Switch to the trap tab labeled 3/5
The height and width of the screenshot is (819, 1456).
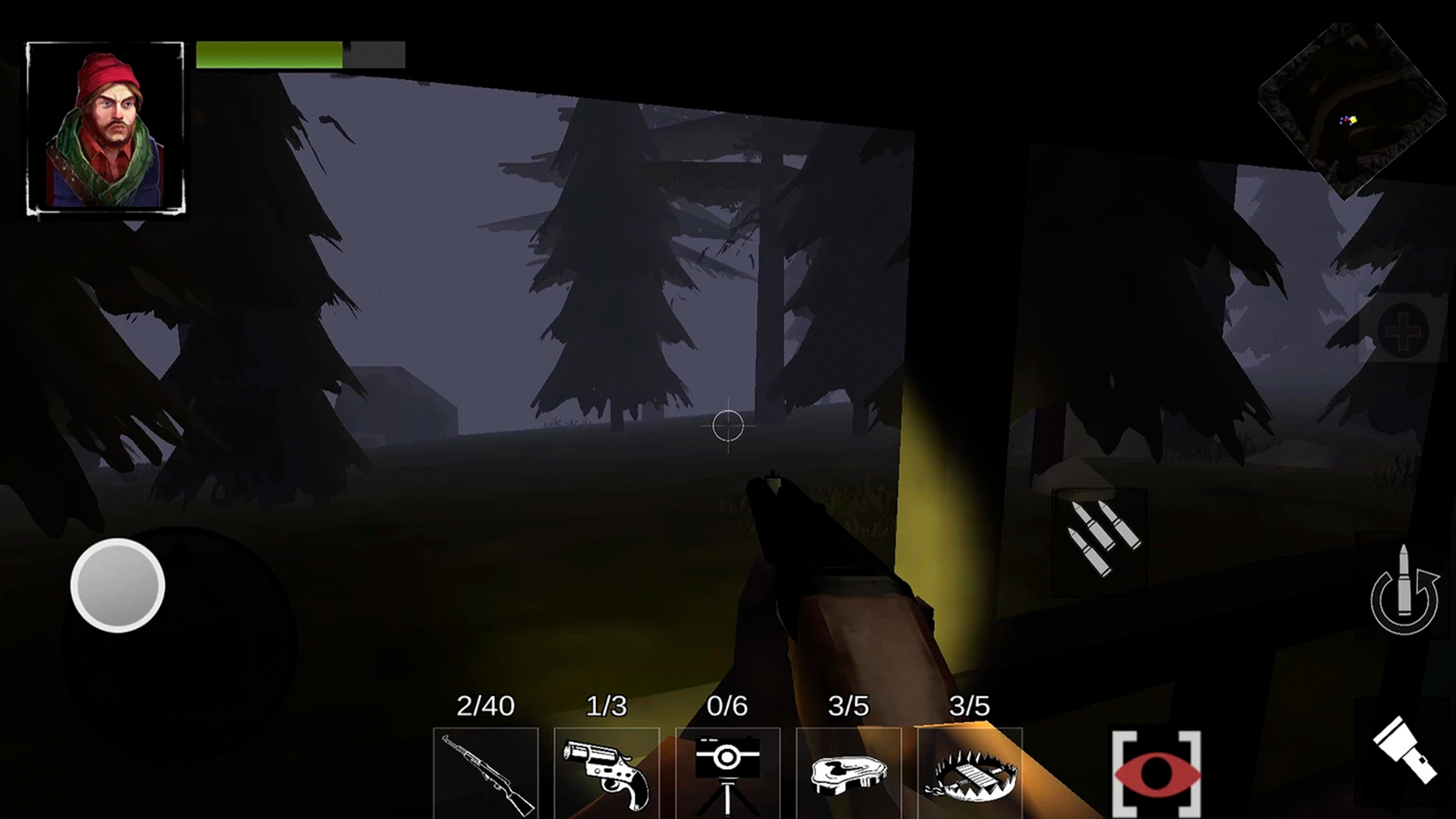pos(969,706)
